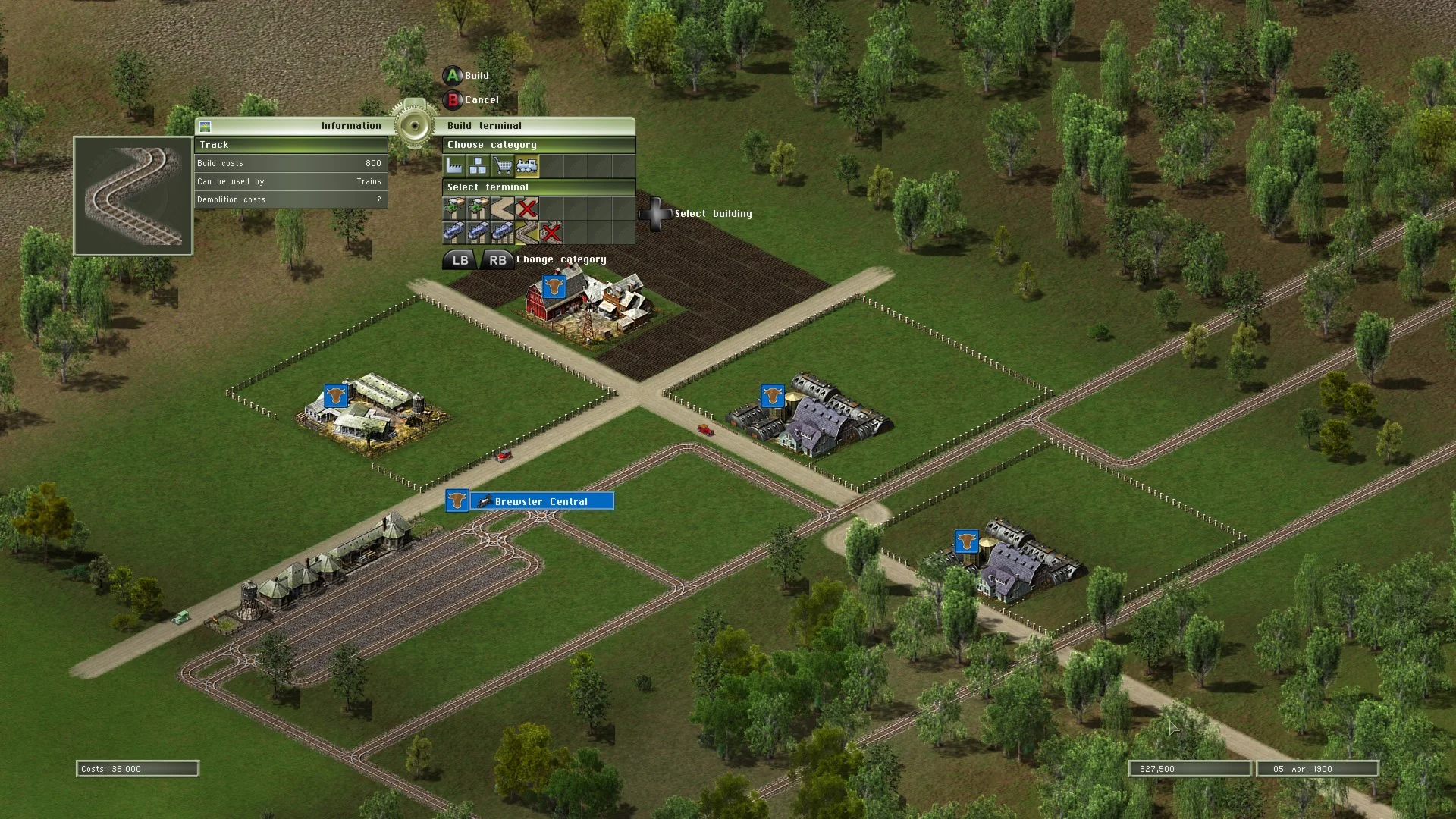The image size is (1456, 819).
Task: Choose the stacked boxes category
Action: coord(479,165)
